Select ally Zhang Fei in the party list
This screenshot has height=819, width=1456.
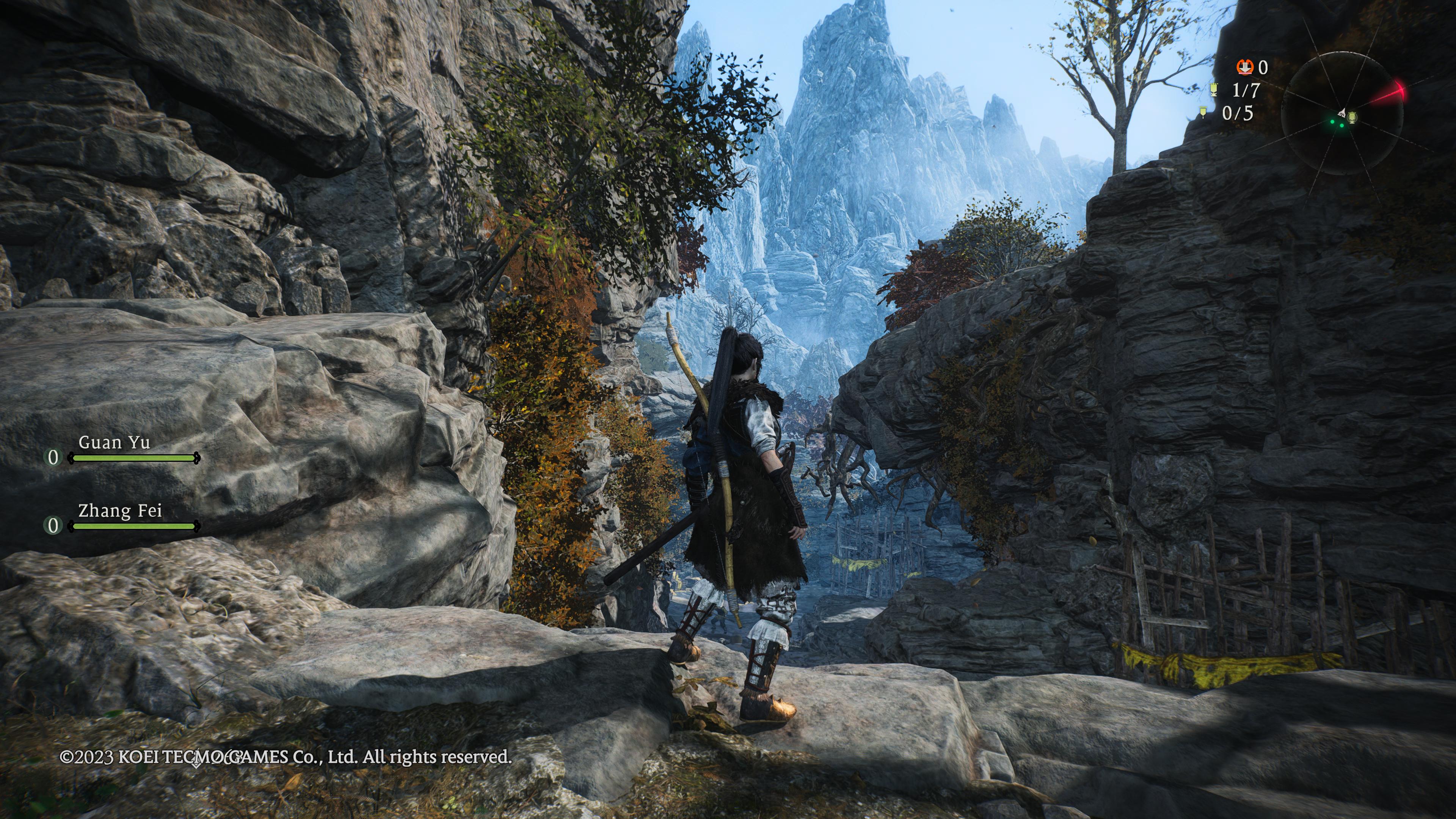pyautogui.click(x=120, y=511)
